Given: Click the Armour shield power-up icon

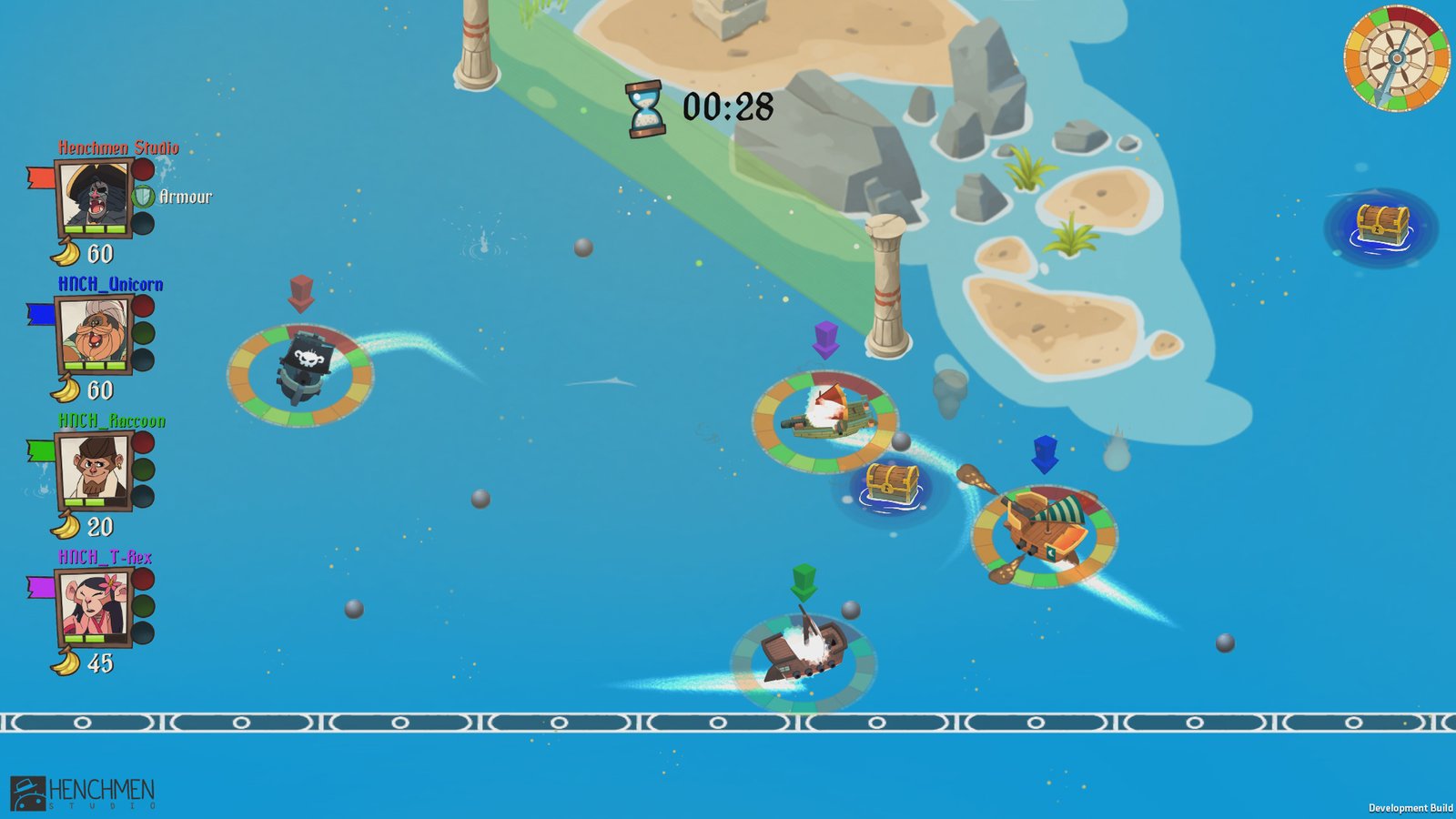Looking at the screenshot, I should point(144,196).
